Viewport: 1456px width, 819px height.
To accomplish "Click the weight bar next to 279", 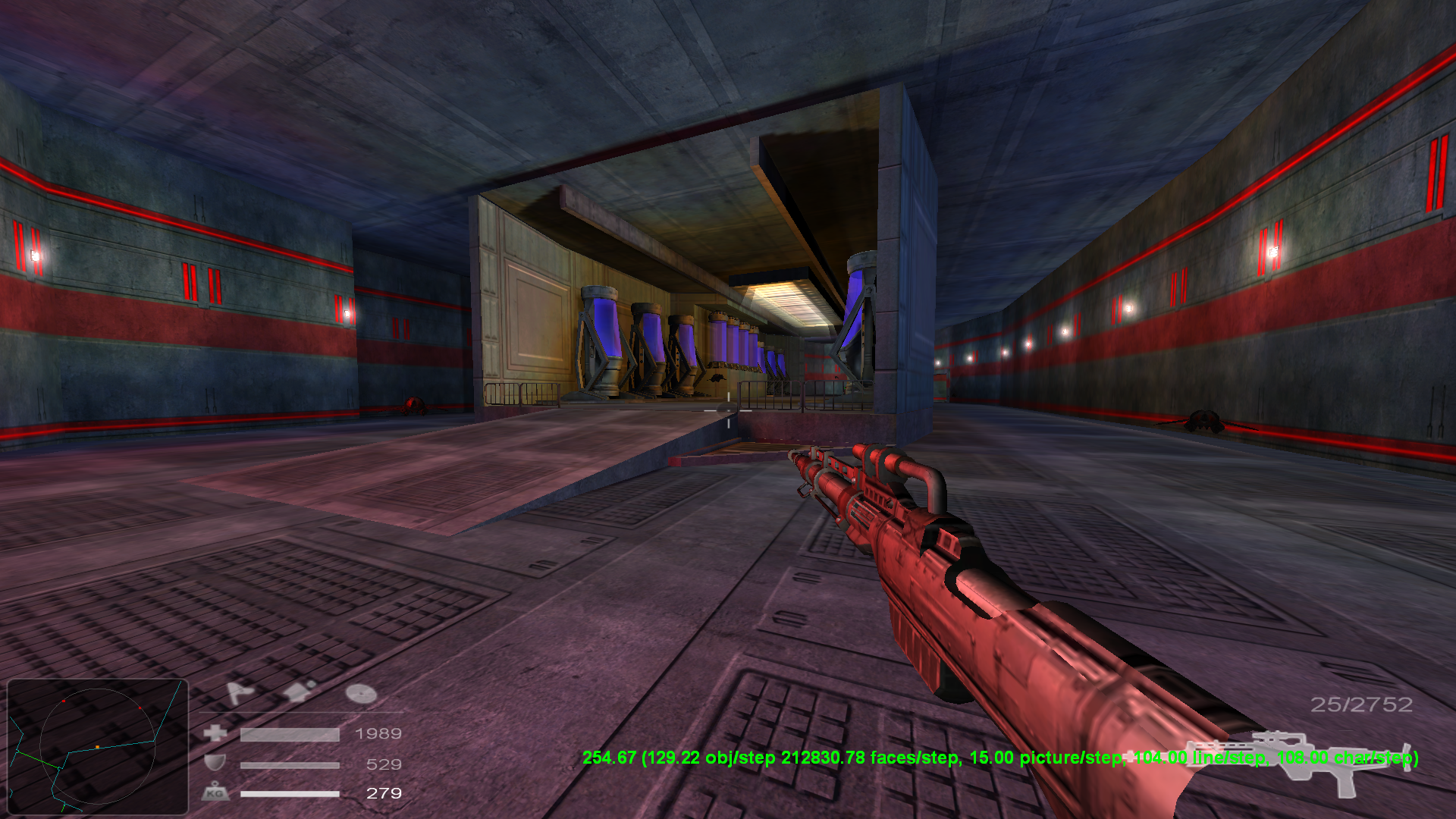I will coord(289,794).
